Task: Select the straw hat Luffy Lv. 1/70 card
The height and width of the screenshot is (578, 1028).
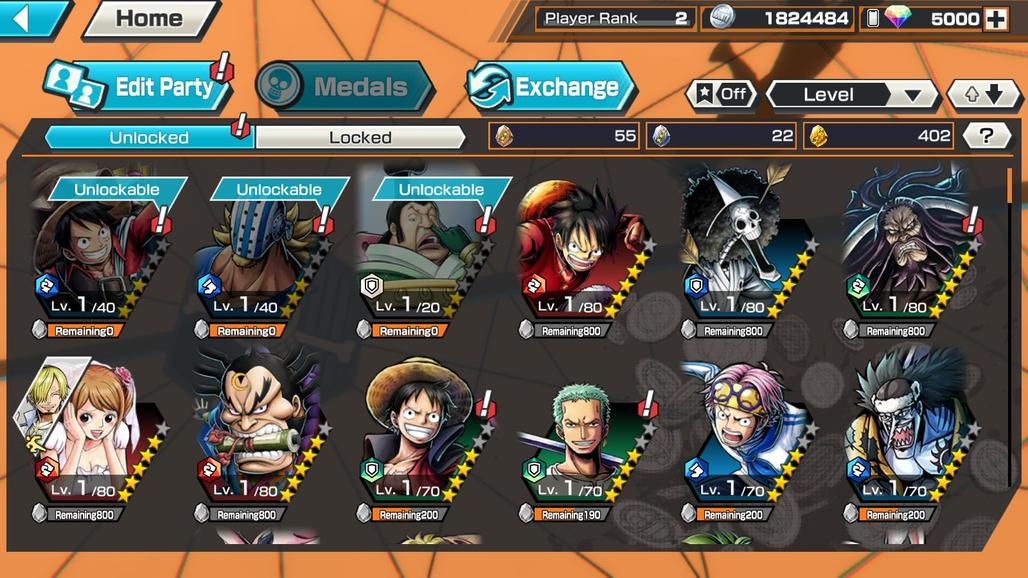Action: [420, 435]
